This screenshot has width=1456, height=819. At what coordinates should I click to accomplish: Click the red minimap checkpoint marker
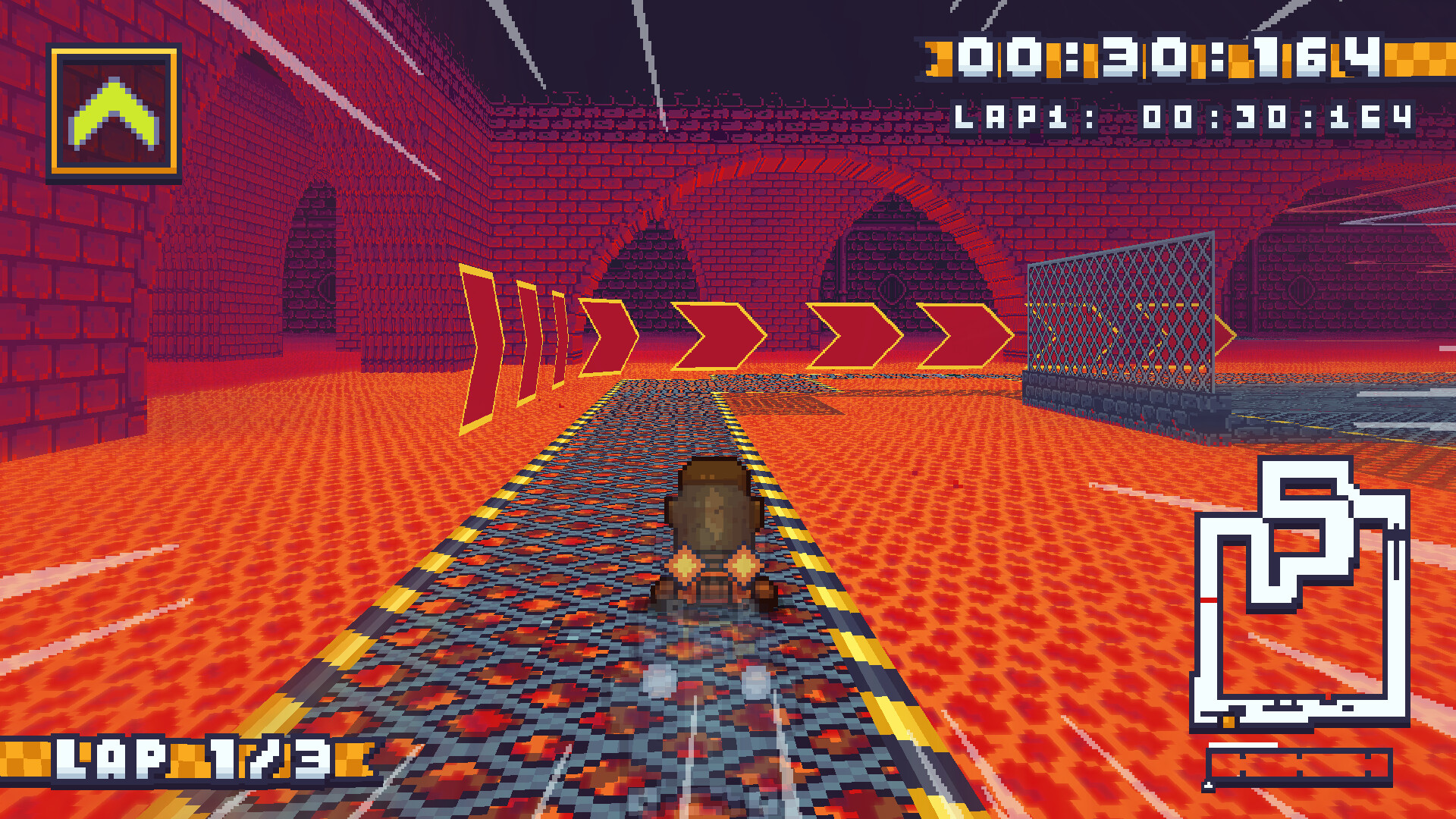point(1207,599)
